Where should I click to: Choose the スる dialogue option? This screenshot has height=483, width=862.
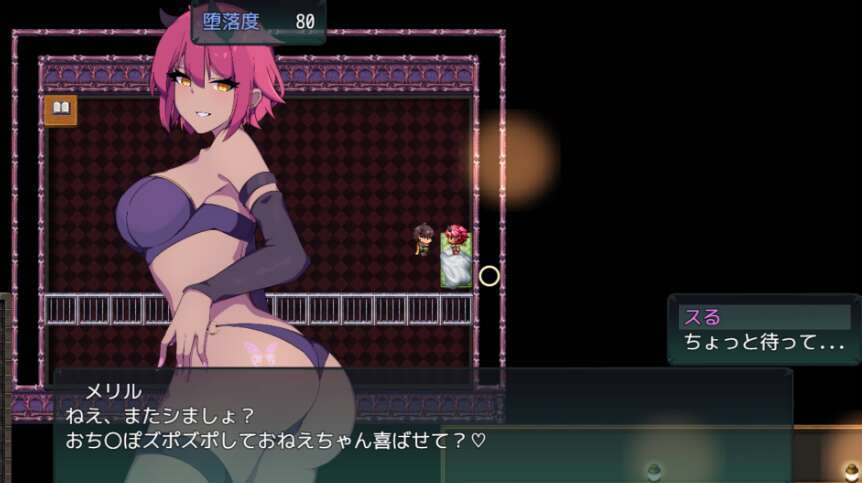point(765,318)
